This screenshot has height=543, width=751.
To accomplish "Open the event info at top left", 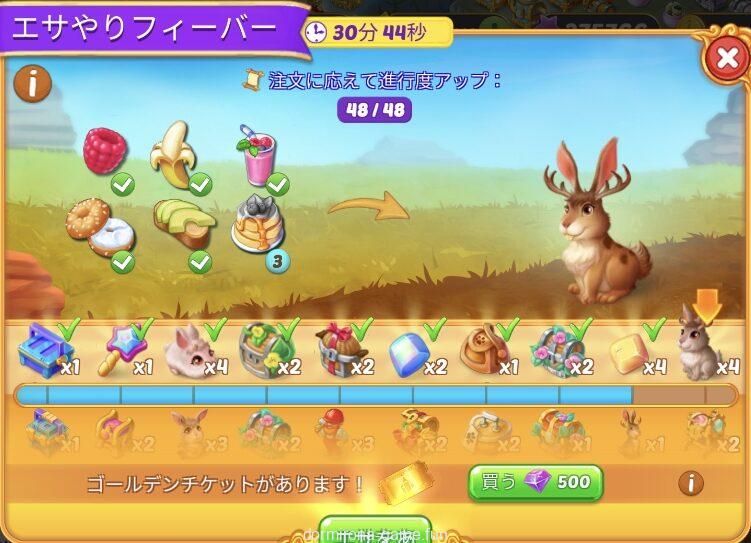I will click(x=33, y=84).
